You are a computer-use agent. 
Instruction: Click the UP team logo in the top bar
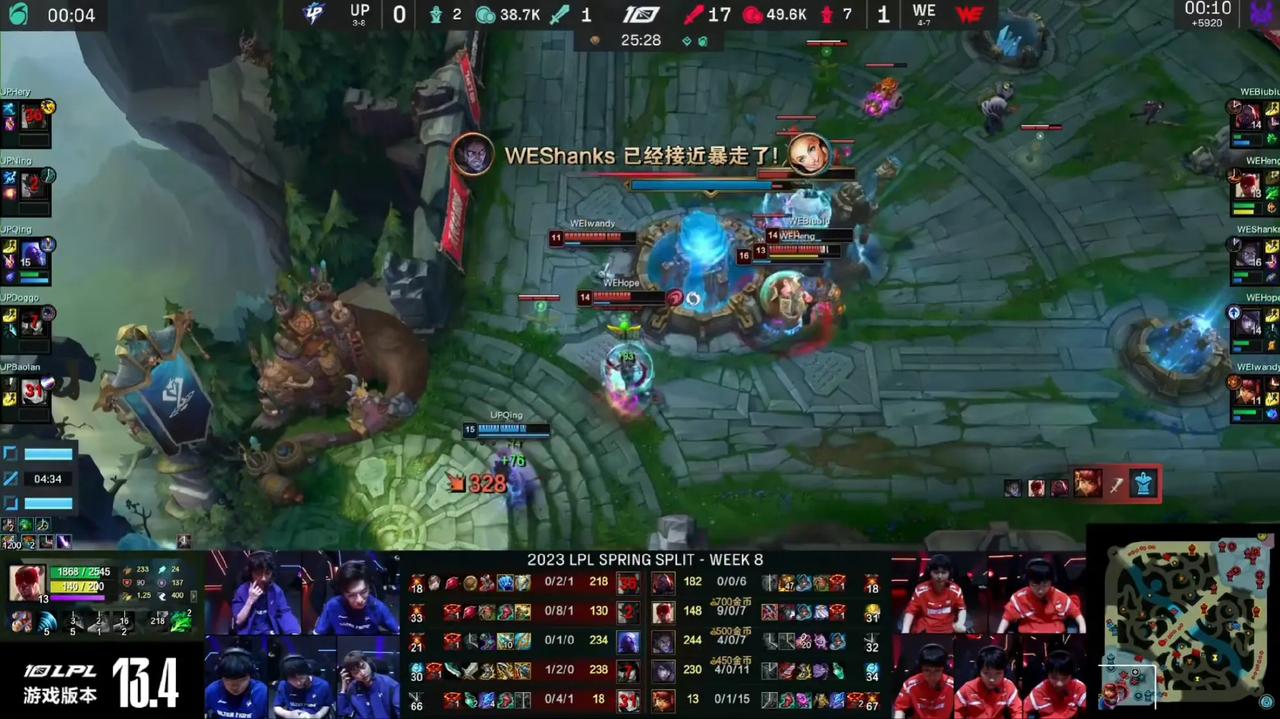coord(314,14)
